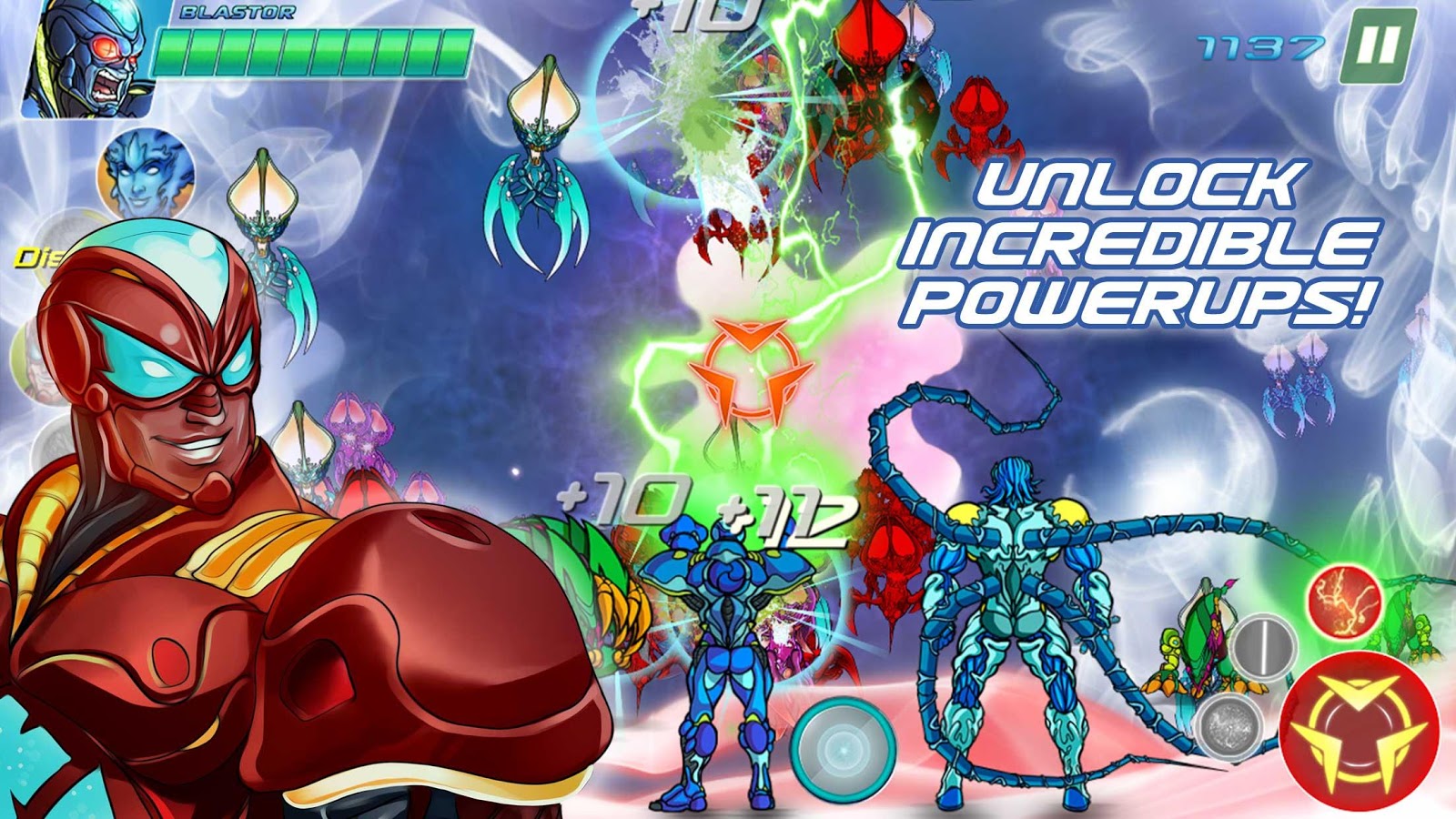
Task: Select the blue-faced ally portrait
Action: click(146, 176)
